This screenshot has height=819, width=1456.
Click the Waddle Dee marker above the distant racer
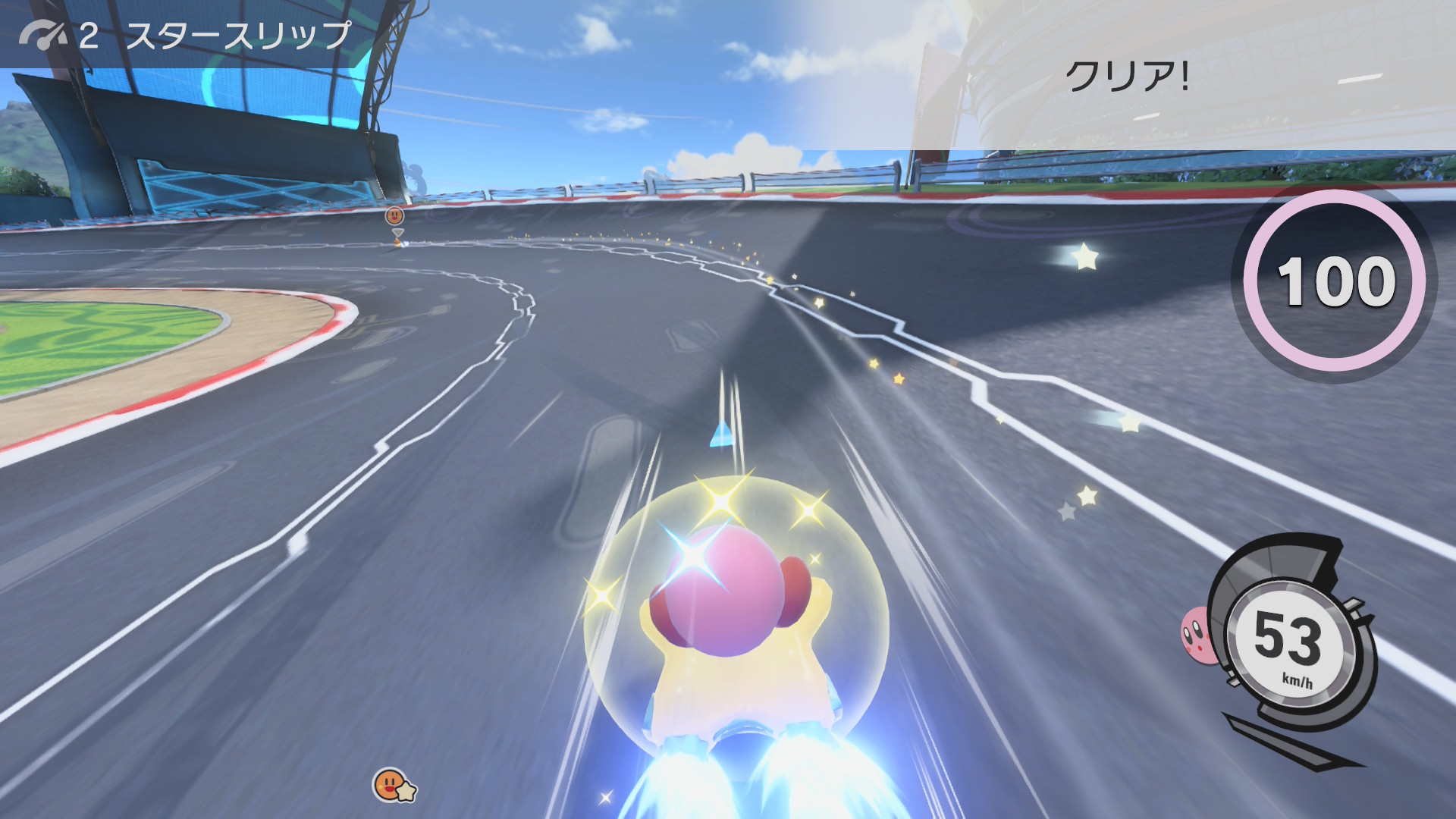pos(395,215)
